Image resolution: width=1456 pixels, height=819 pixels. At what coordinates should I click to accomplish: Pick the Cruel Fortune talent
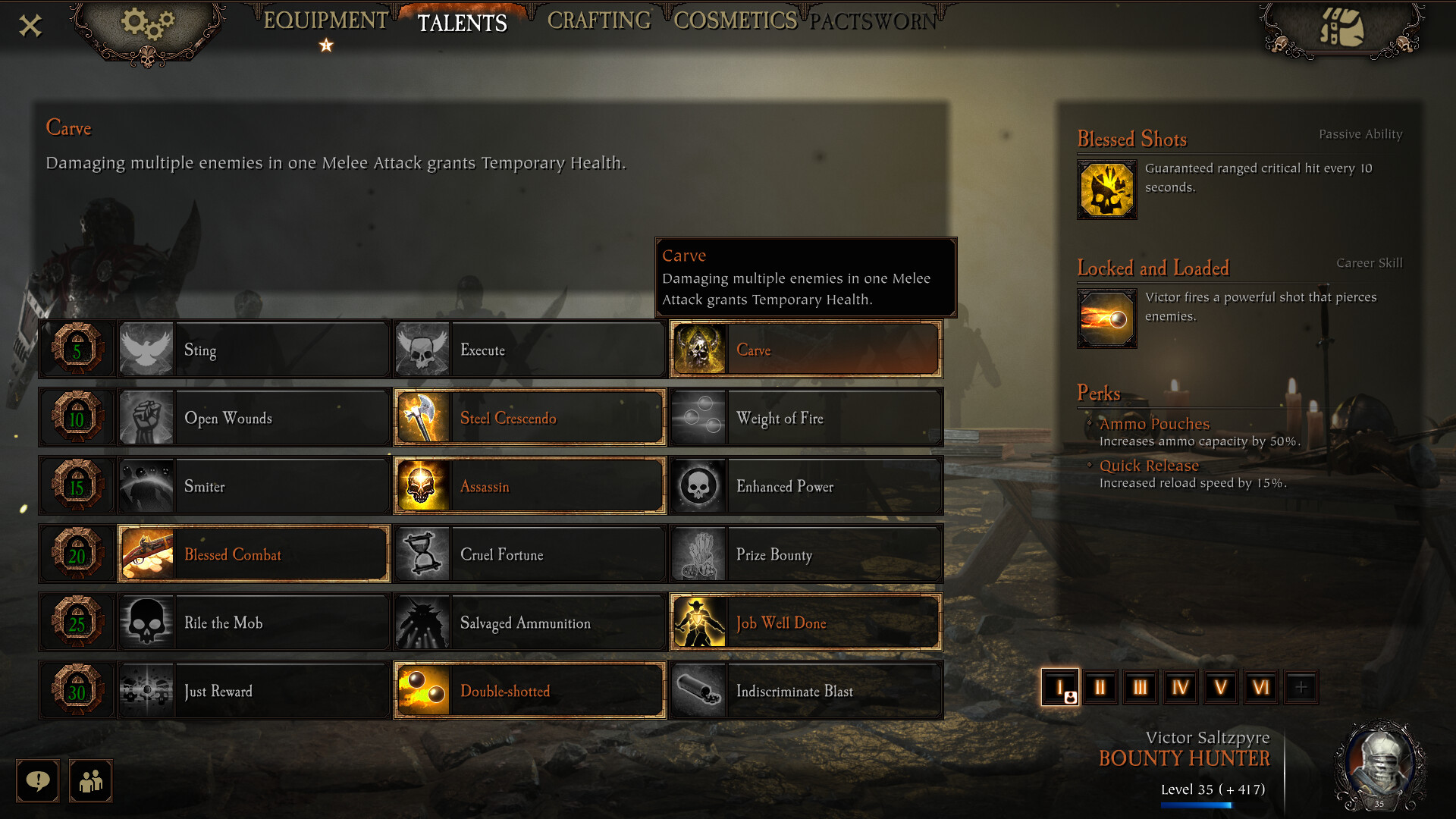tap(529, 554)
